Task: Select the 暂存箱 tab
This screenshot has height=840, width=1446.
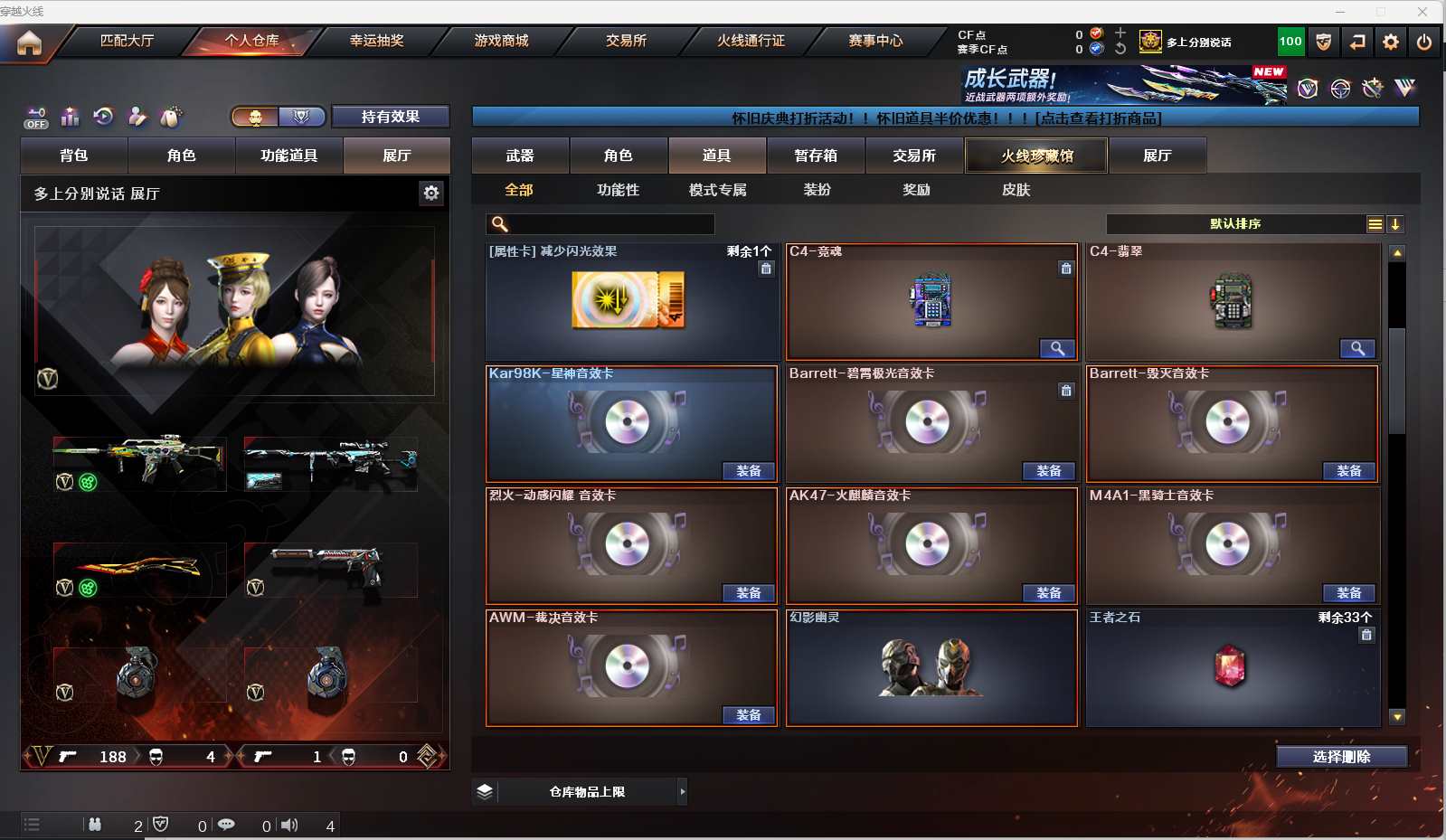Action: (816, 156)
